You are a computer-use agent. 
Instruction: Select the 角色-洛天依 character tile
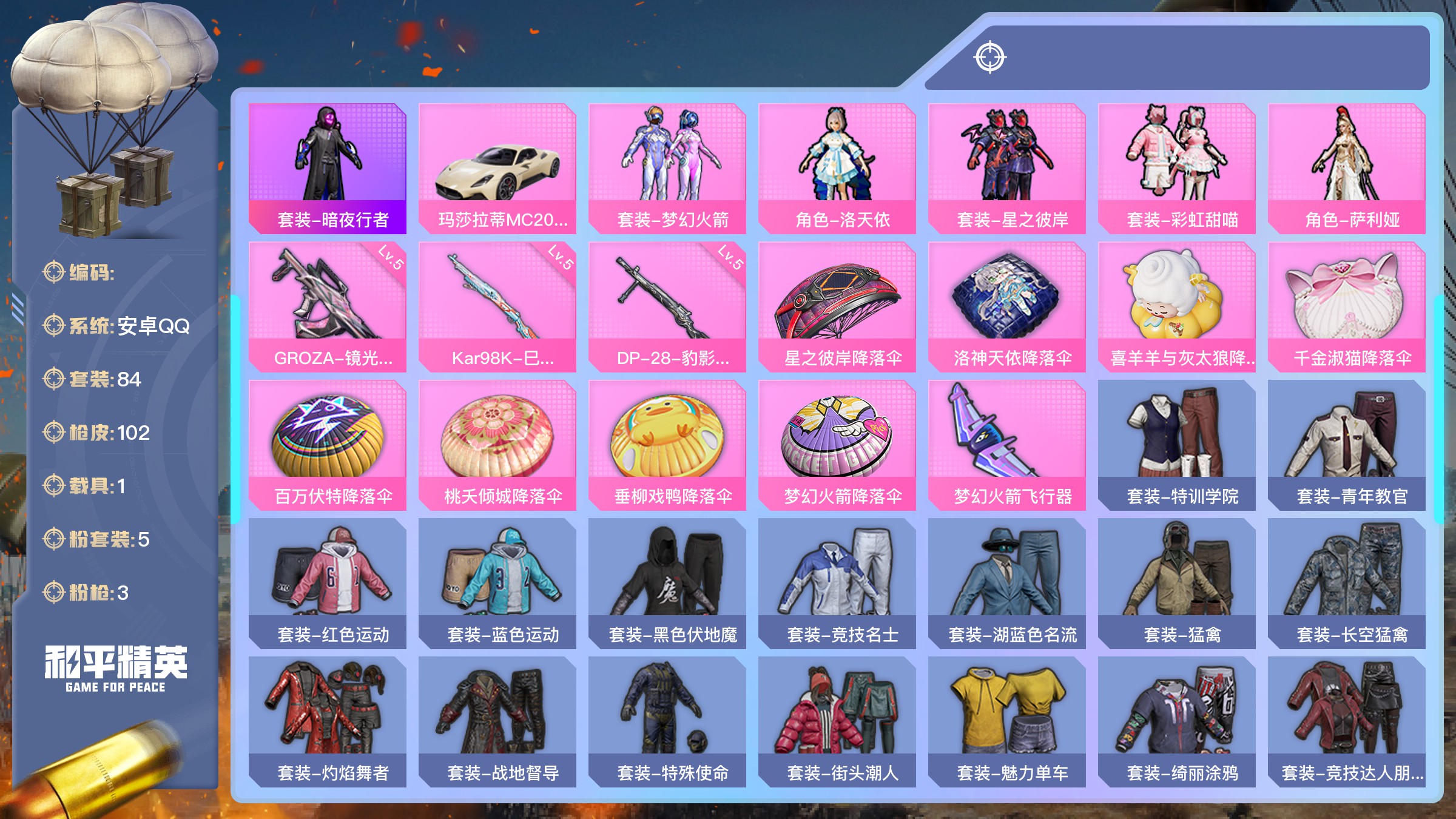[837, 168]
